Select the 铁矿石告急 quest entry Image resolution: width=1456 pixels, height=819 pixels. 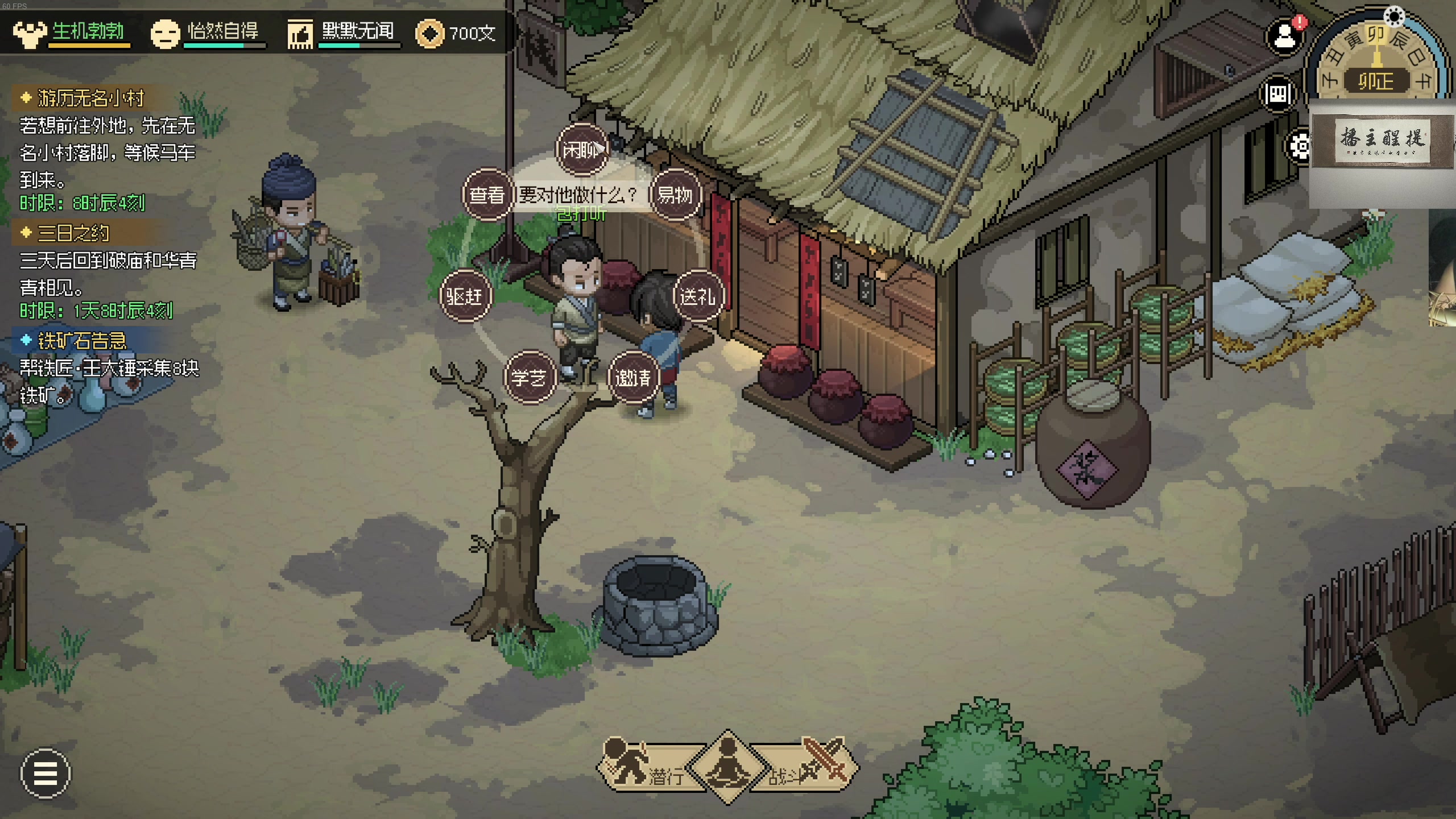82,341
